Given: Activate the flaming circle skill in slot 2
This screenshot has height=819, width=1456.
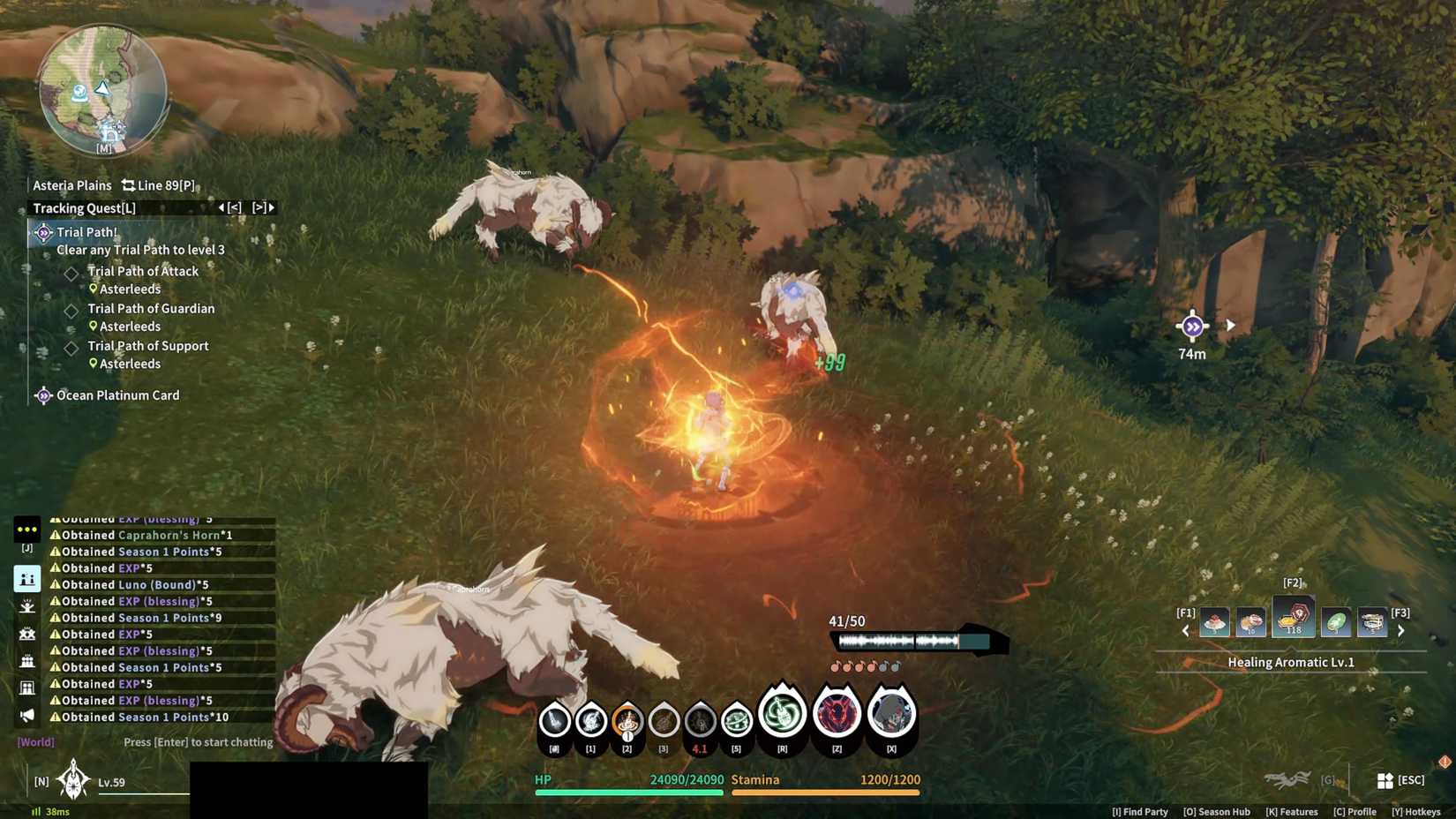Looking at the screenshot, I should (x=627, y=722).
